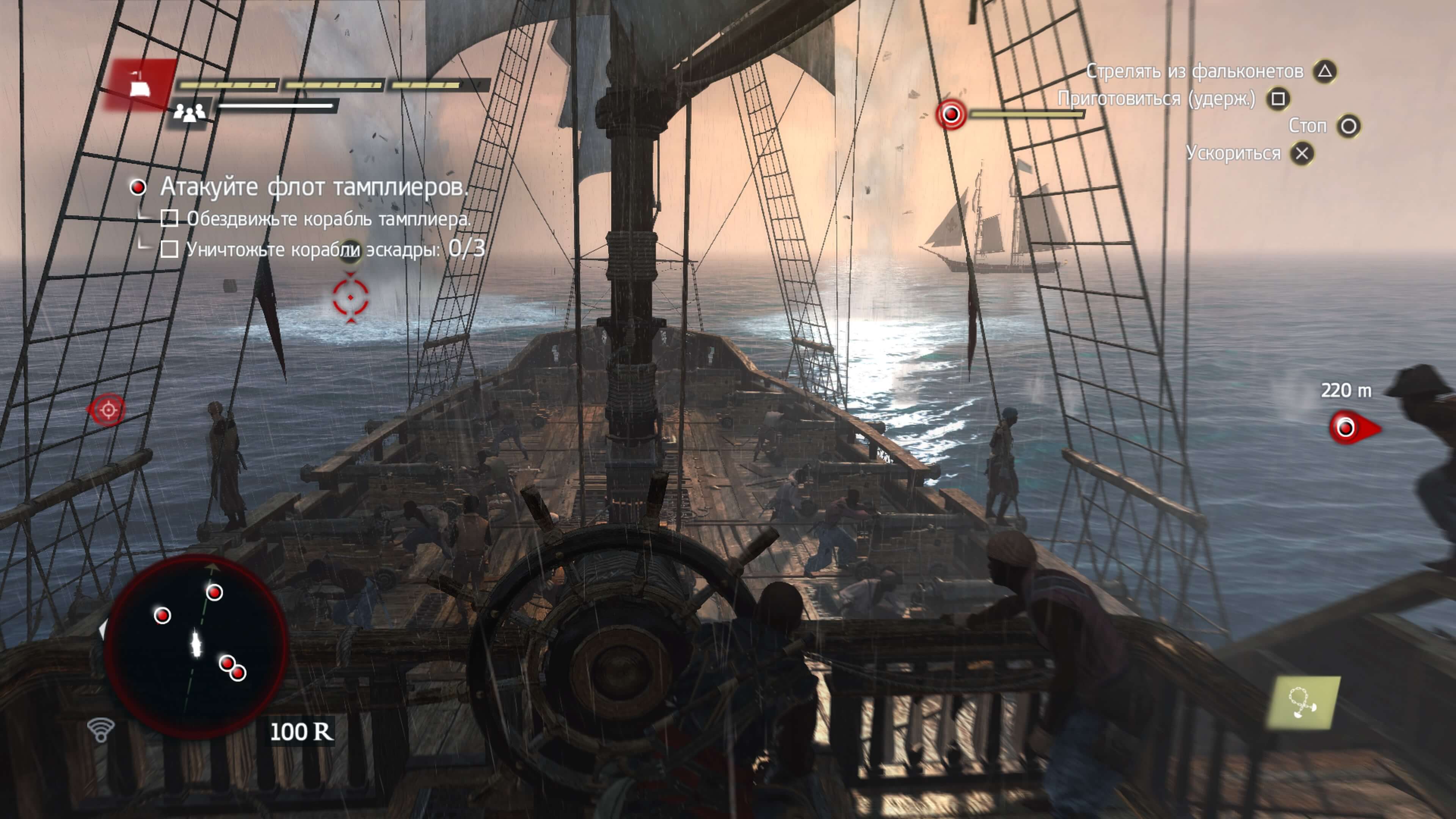Select the red crosshair marker at left edge
Viewport: 1456px width, 819px height.
point(107,409)
